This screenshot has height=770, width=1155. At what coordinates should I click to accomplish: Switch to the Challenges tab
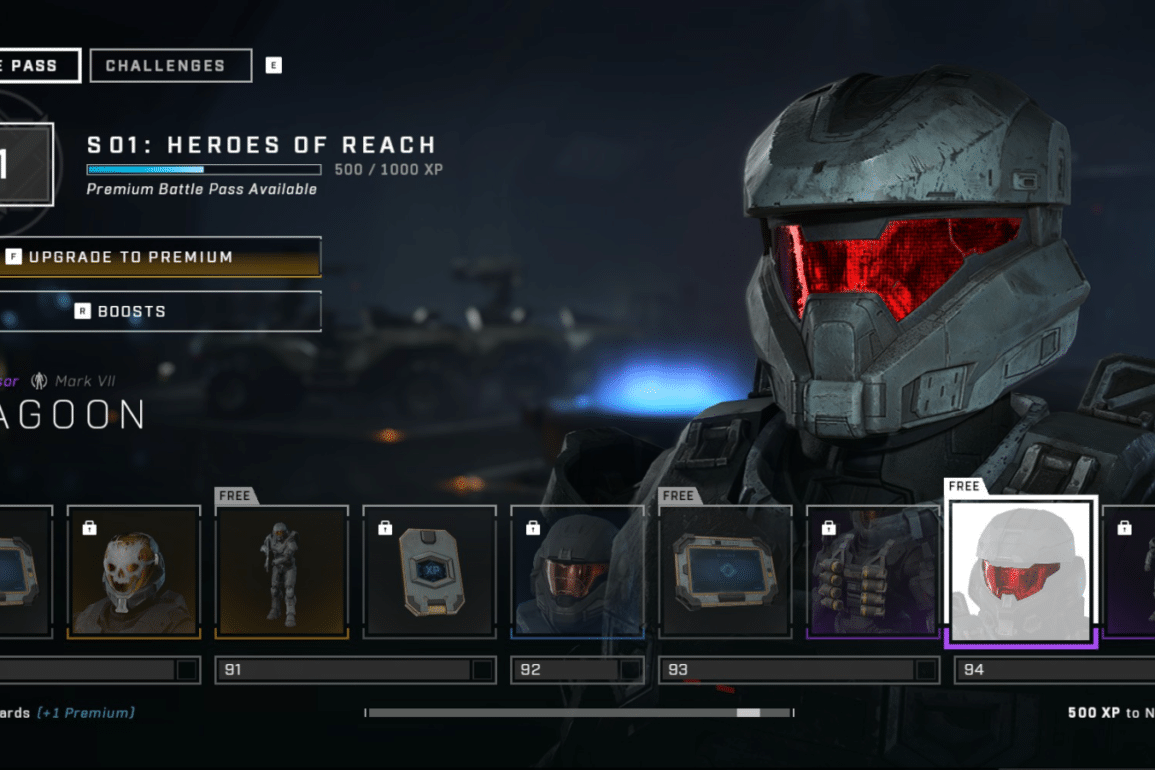[170, 66]
